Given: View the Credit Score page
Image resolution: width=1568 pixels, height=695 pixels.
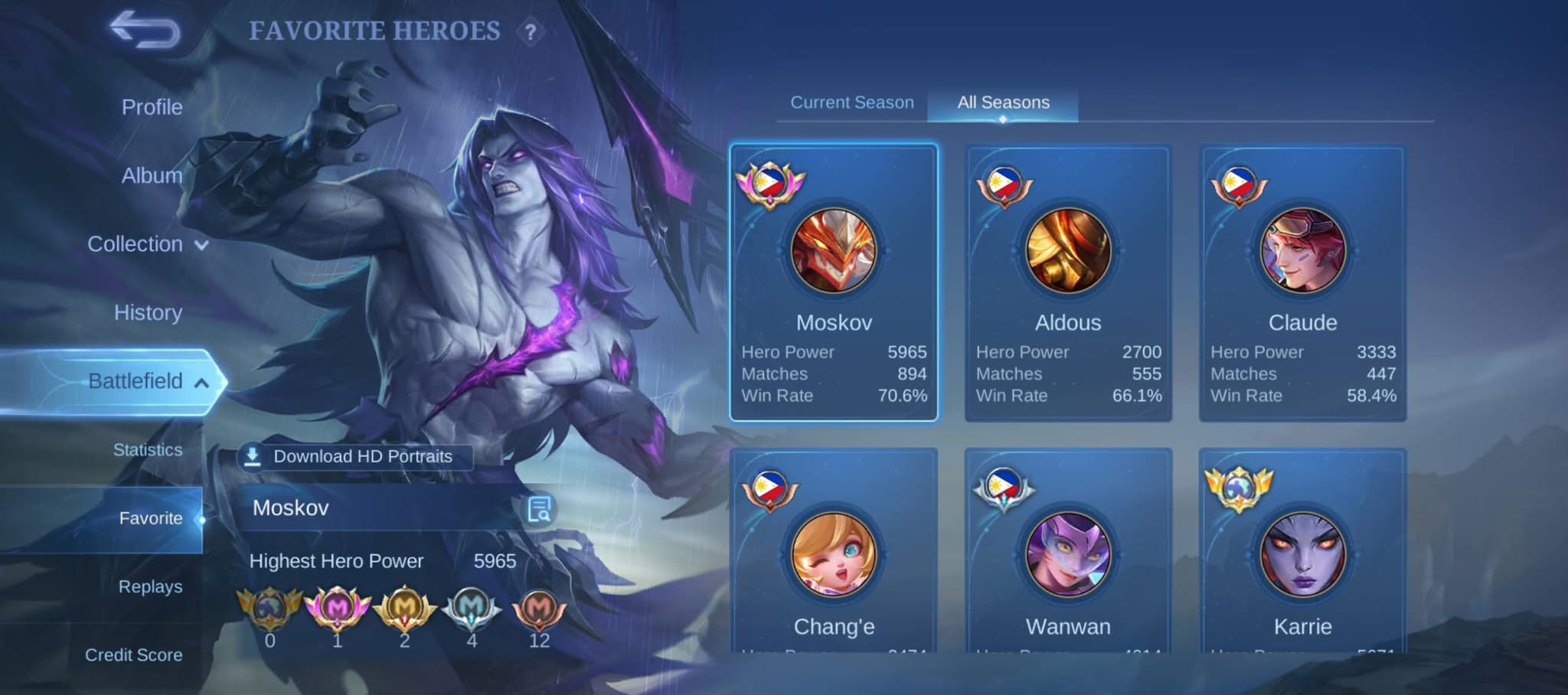Looking at the screenshot, I should 134,655.
